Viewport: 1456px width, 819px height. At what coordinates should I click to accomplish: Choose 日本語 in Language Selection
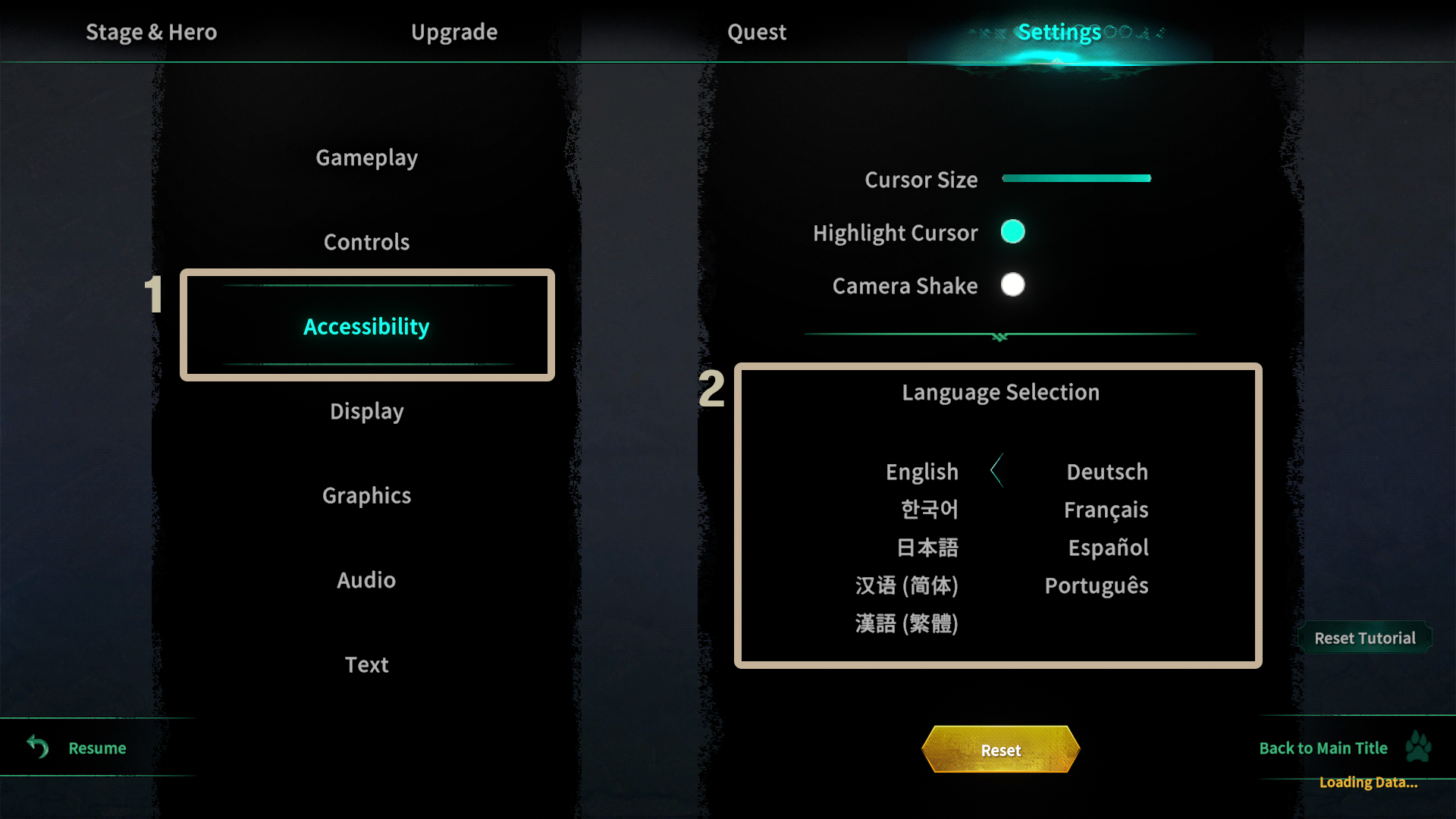pyautogui.click(x=928, y=548)
